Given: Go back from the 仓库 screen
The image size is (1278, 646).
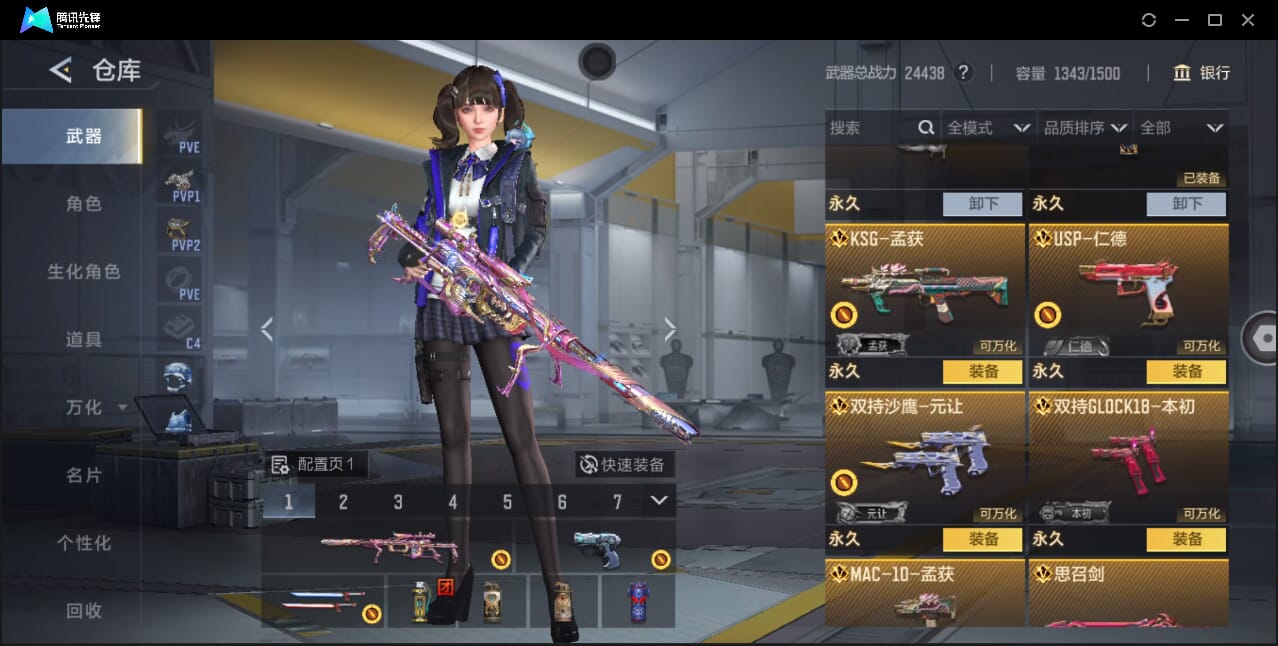Looking at the screenshot, I should coord(61,70).
